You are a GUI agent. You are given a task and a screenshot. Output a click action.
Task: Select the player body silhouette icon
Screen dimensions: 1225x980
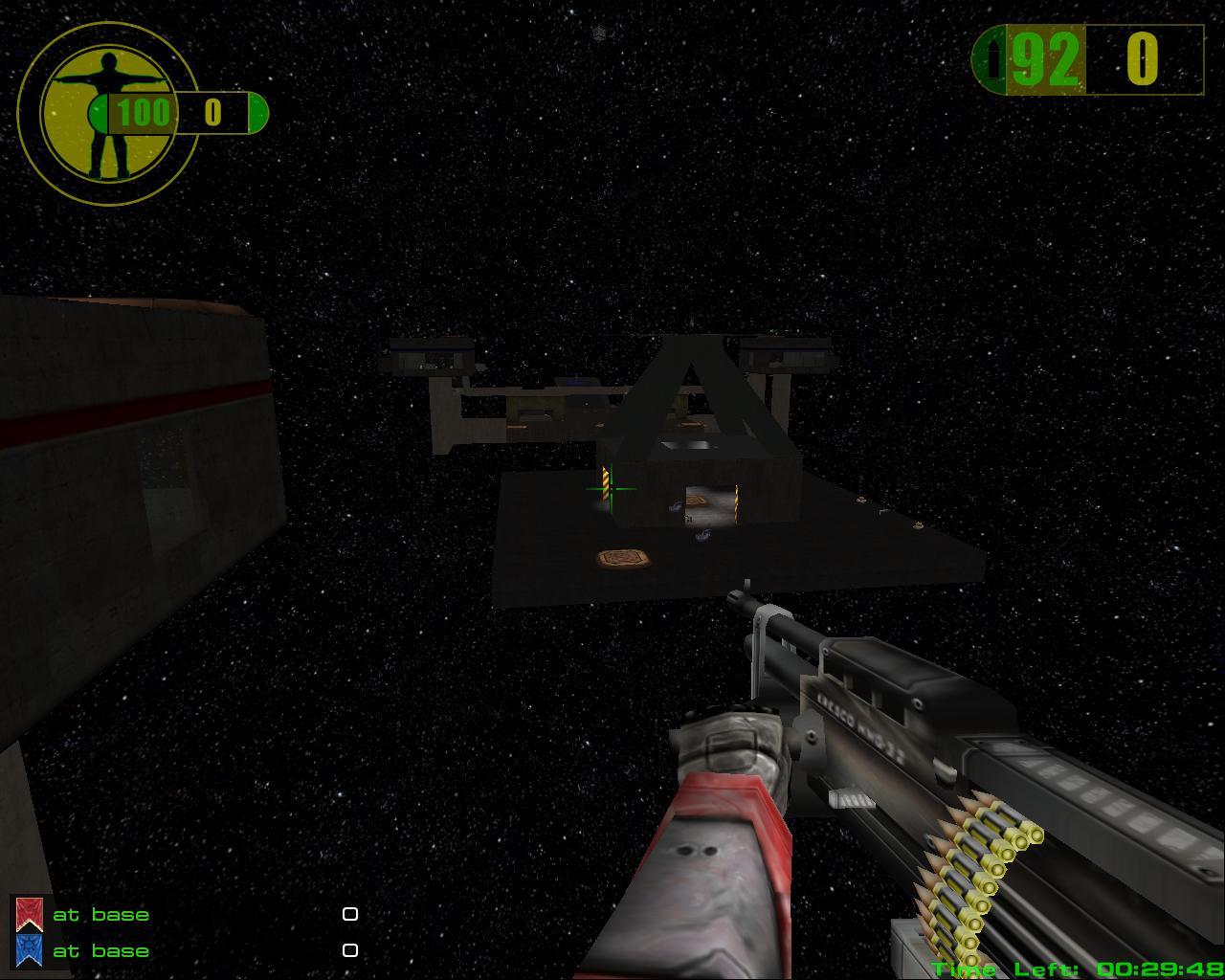[94, 113]
